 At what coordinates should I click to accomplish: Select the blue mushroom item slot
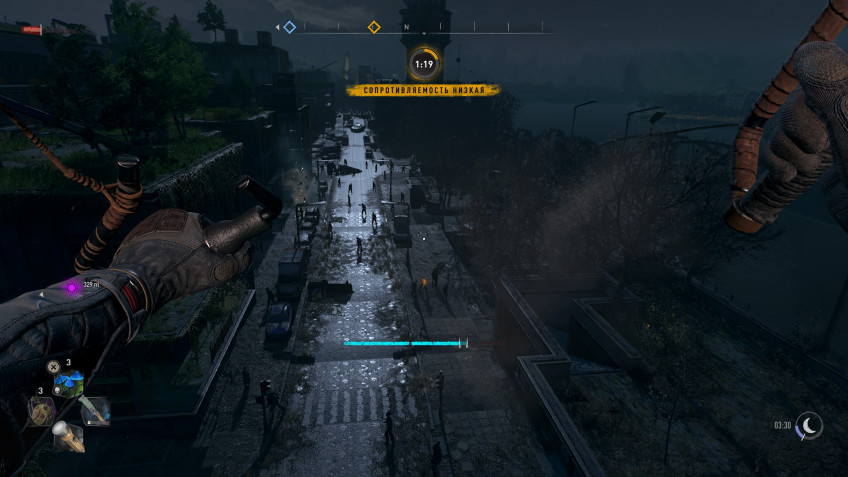[68, 384]
